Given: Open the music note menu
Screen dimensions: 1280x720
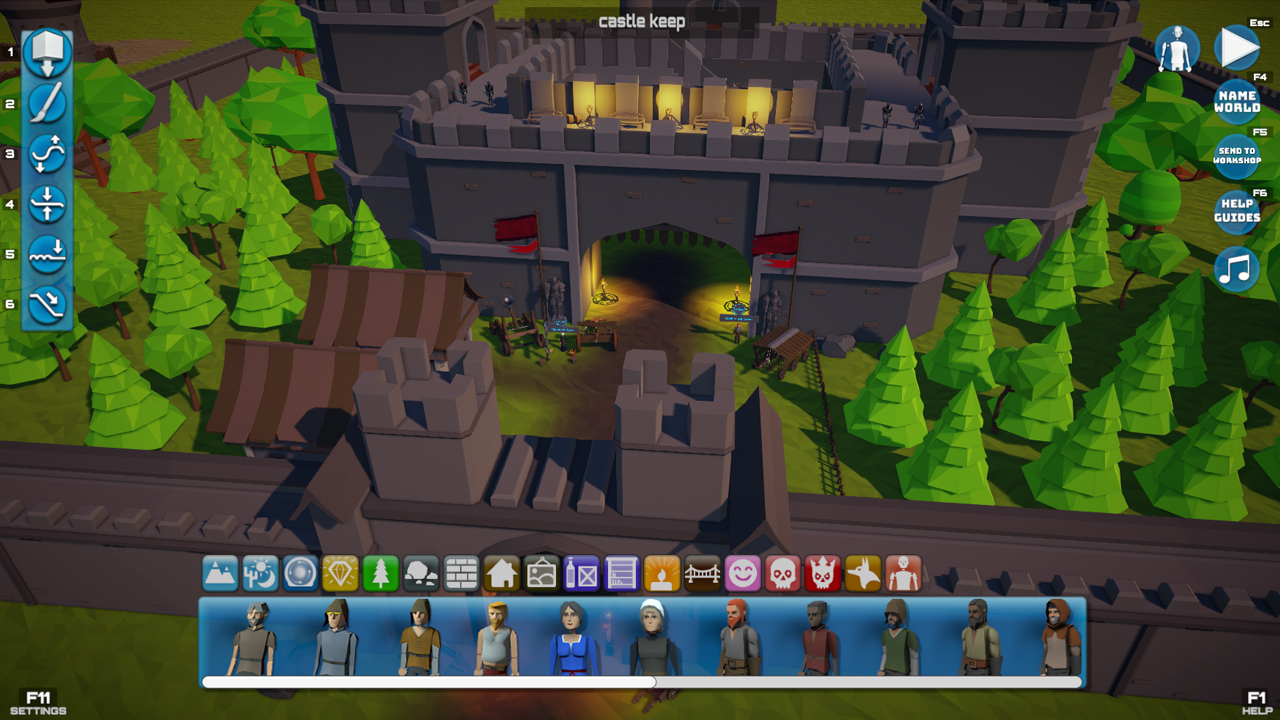Looking at the screenshot, I should click(1236, 269).
